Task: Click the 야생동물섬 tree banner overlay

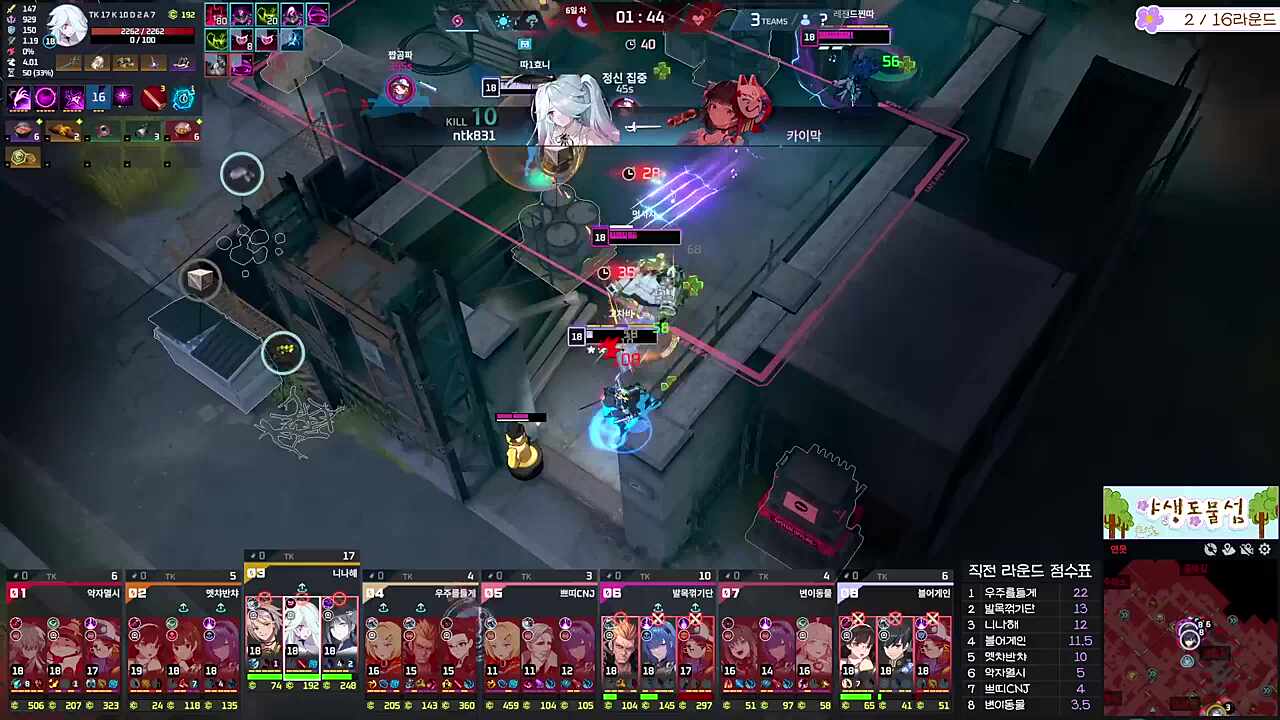Action: click(x=1190, y=512)
